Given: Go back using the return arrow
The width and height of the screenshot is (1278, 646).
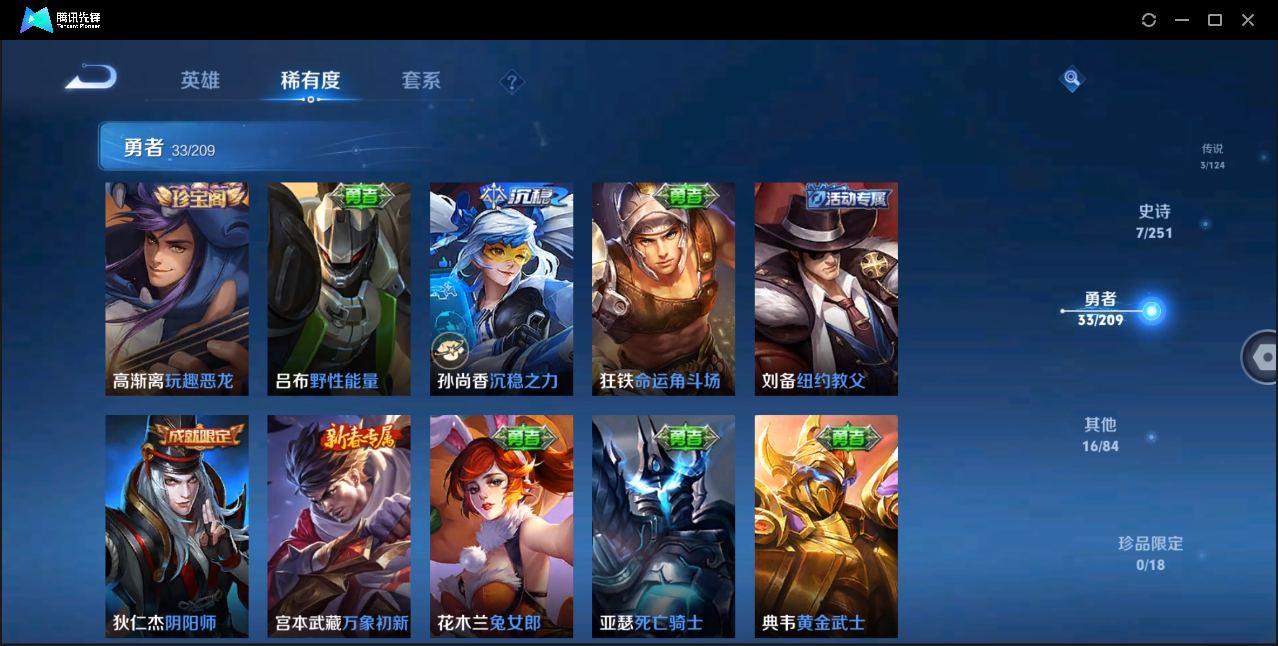Looking at the screenshot, I should click(91, 78).
